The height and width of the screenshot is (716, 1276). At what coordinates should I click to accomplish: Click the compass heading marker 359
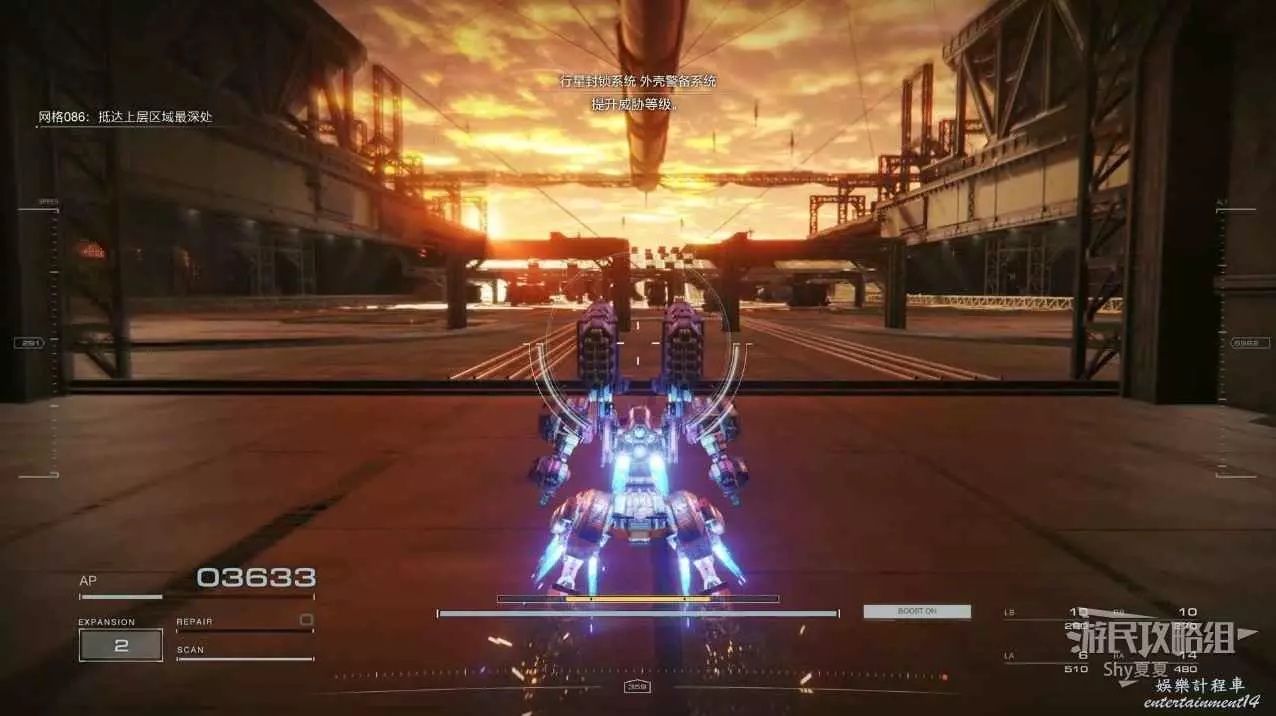[636, 687]
